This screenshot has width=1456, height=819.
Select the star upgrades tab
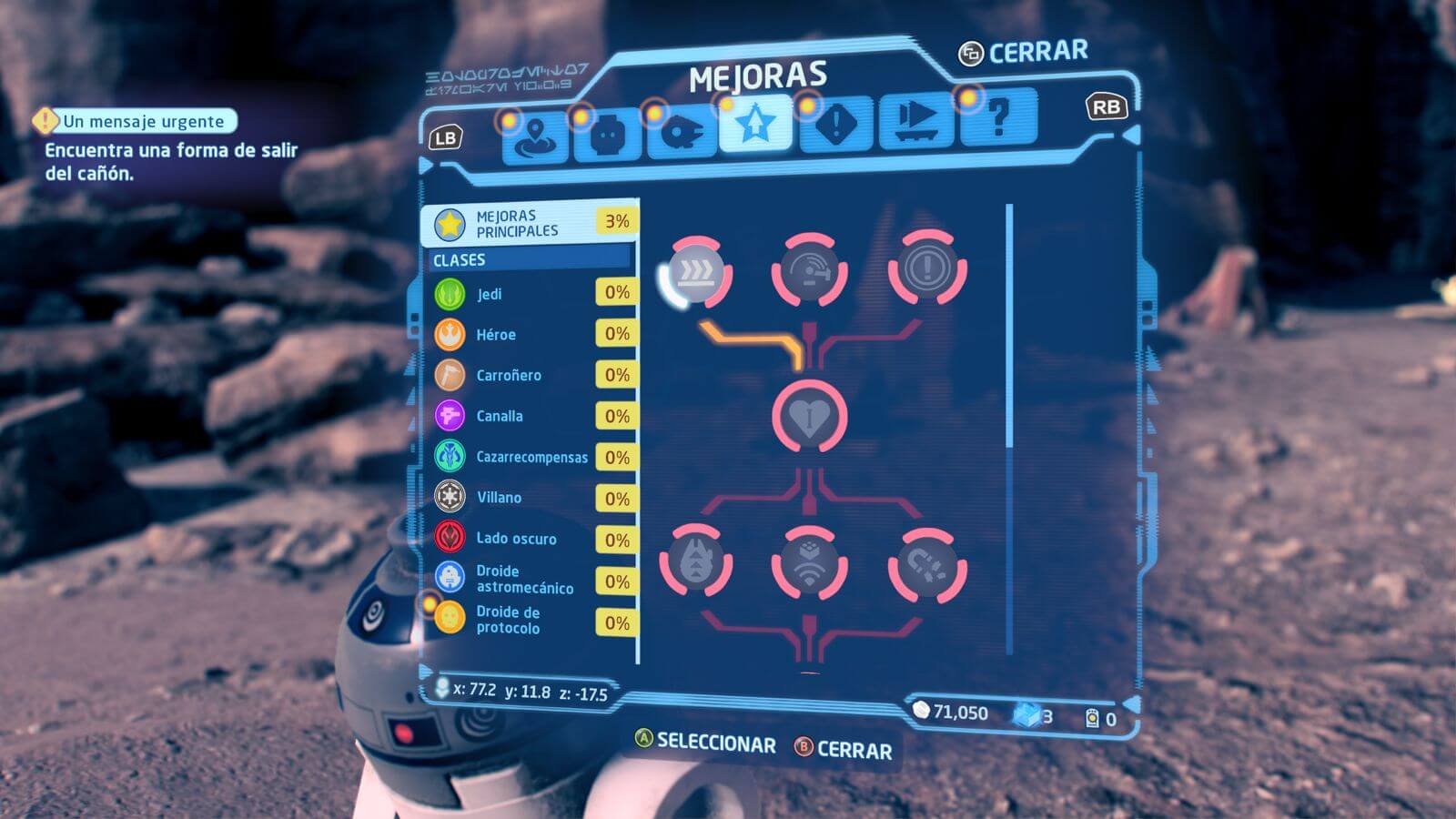point(754,126)
